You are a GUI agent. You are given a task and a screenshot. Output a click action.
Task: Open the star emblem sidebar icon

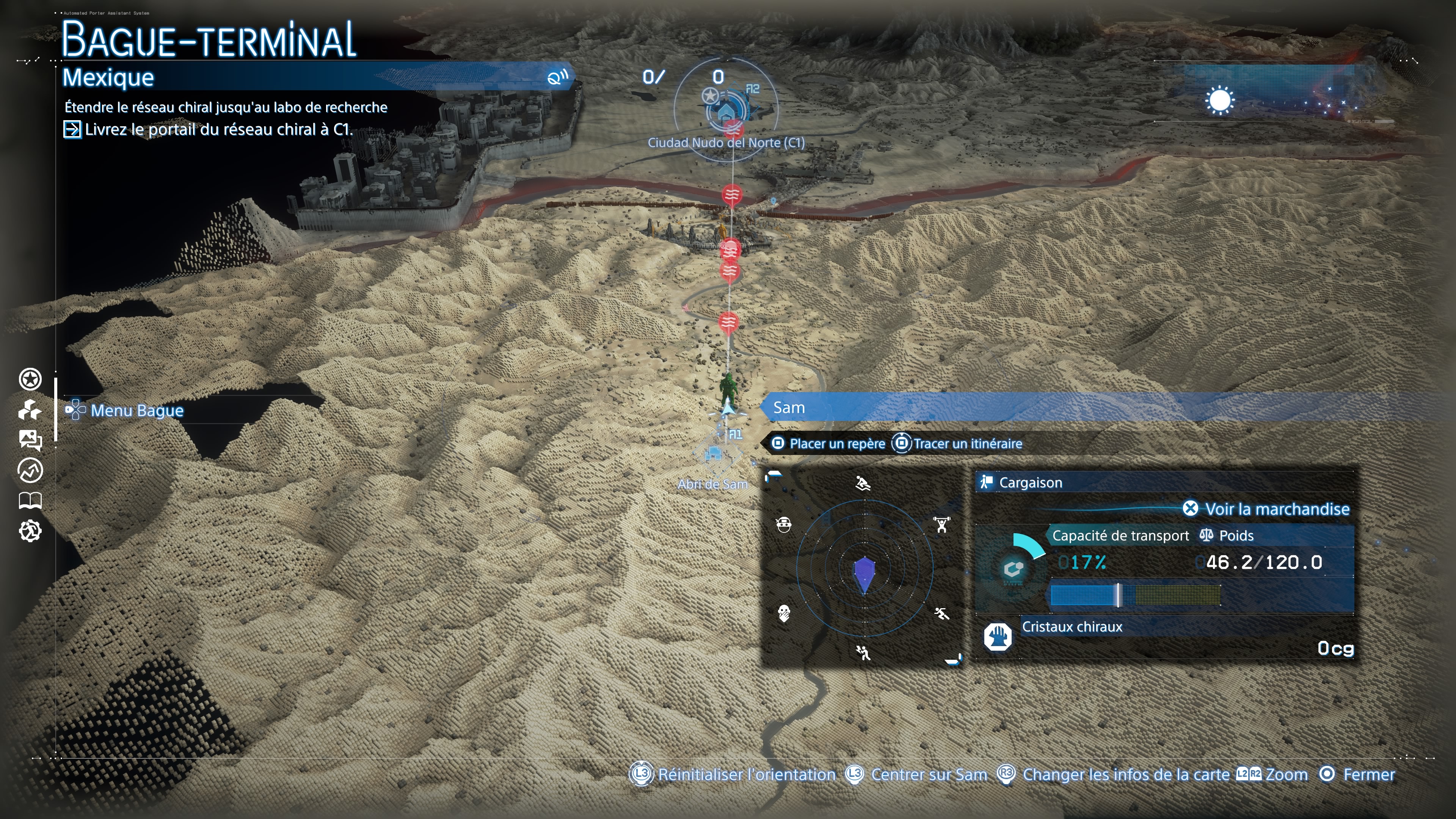click(30, 379)
